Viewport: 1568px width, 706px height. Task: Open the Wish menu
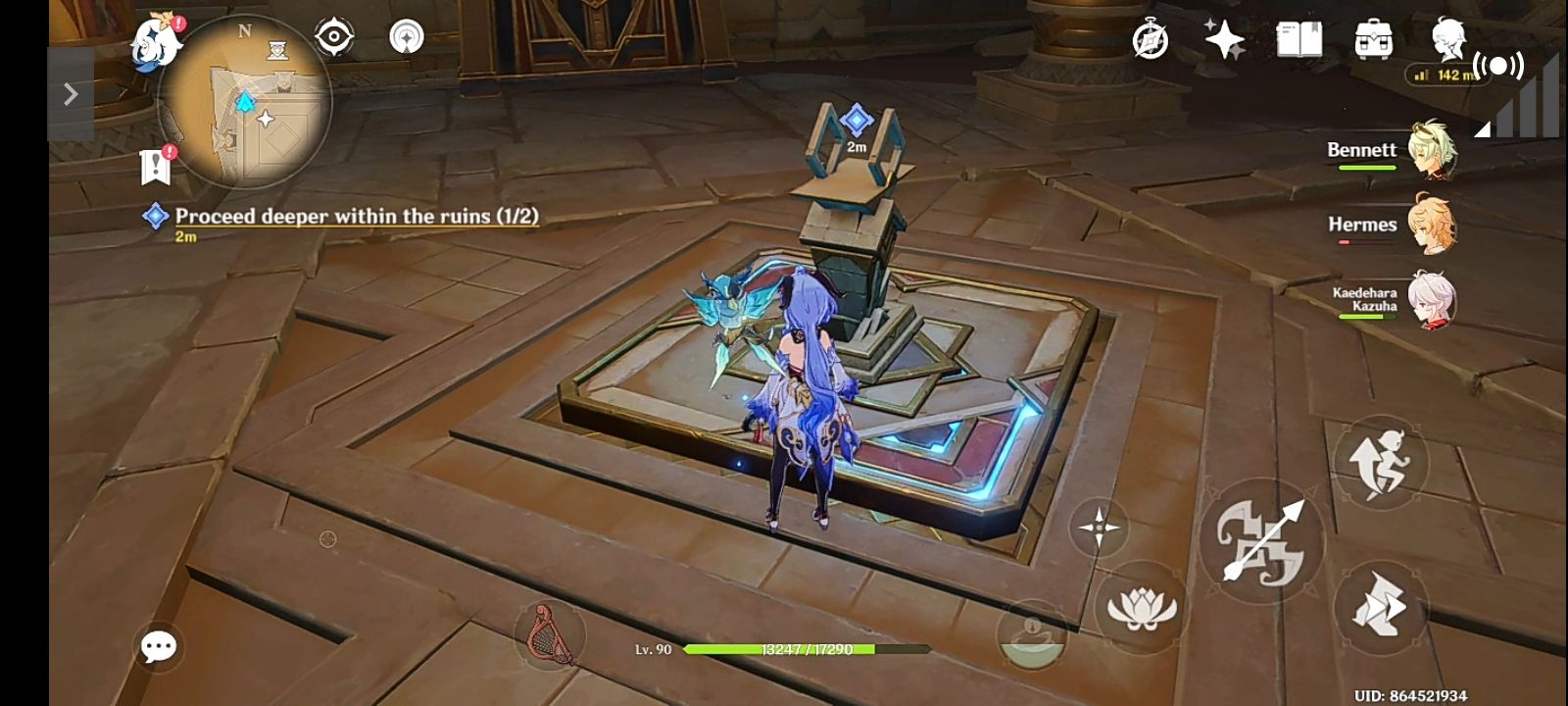[x=1223, y=41]
